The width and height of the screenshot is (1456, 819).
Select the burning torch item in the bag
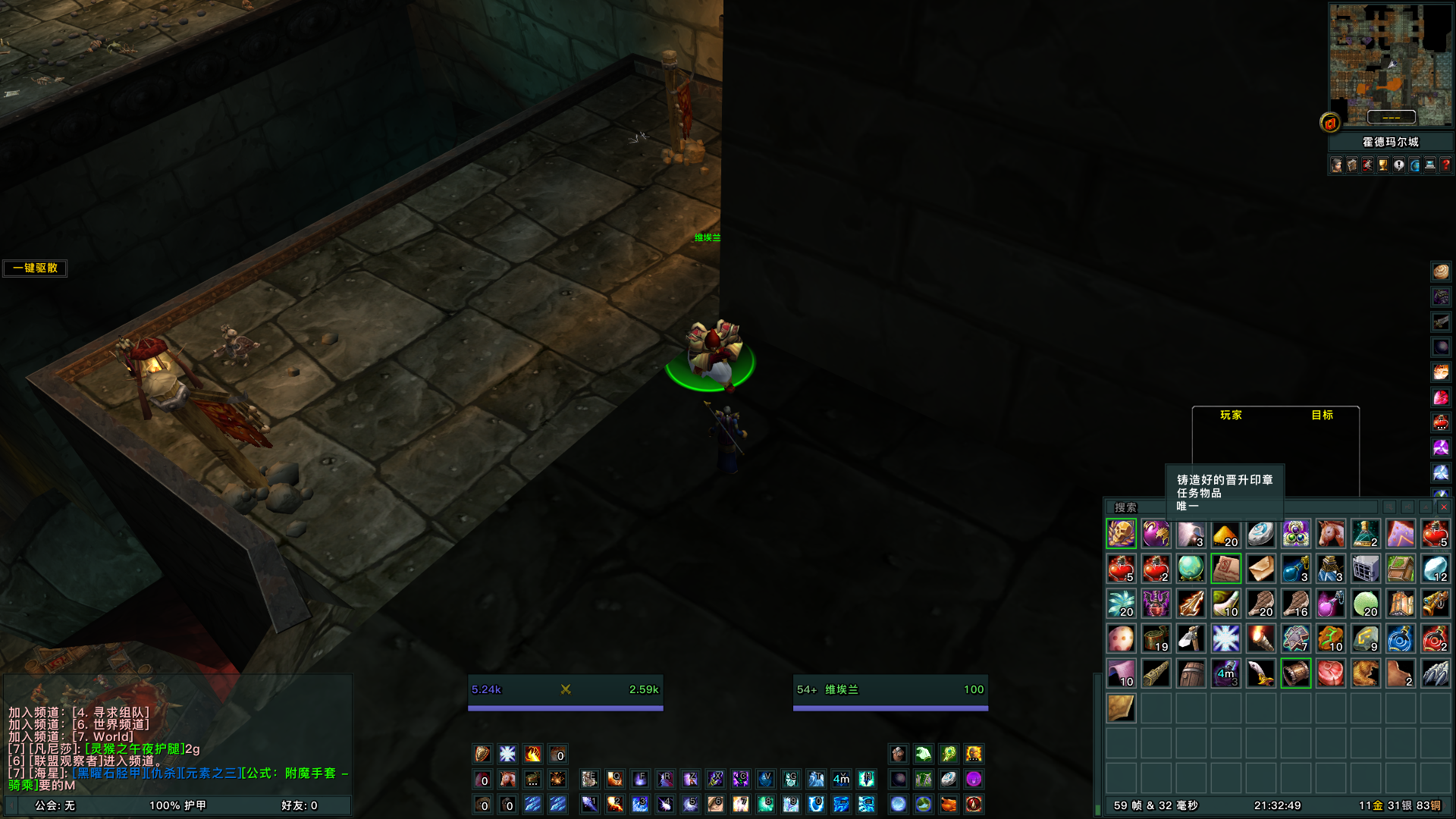point(1260,639)
